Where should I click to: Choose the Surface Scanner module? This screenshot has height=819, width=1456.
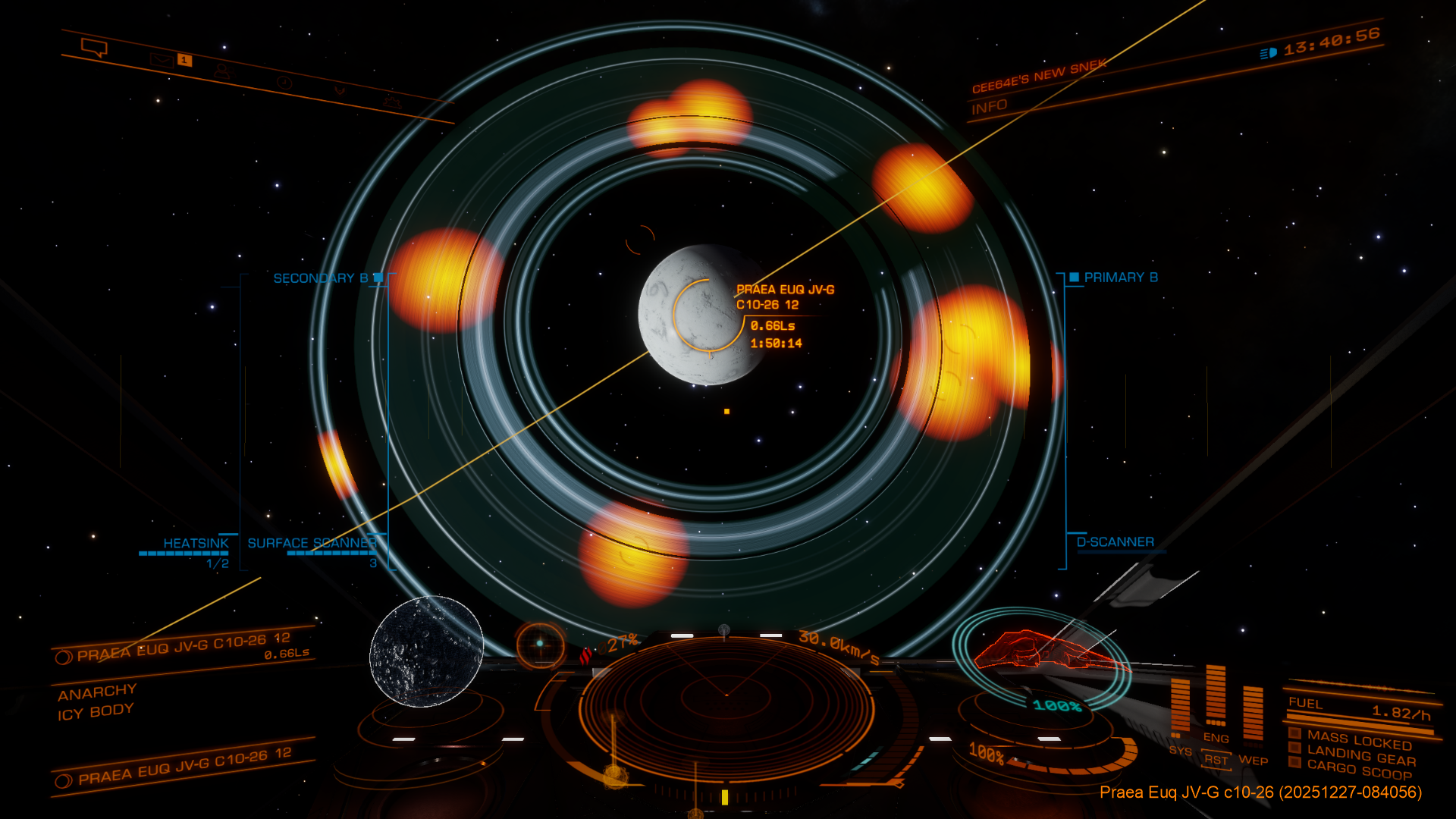point(312,544)
